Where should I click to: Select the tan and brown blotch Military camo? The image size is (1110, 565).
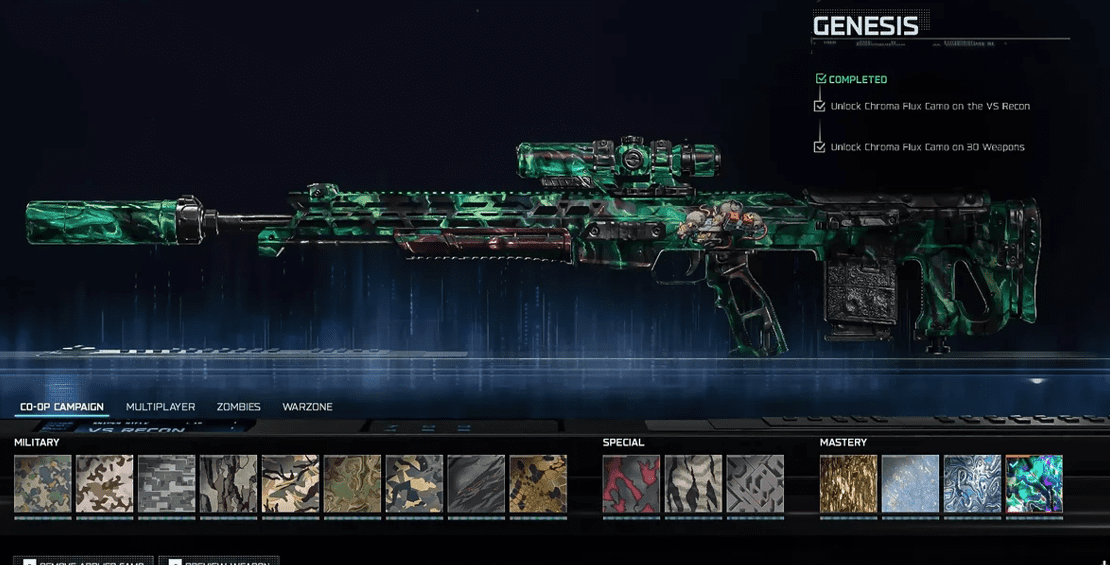(105, 484)
